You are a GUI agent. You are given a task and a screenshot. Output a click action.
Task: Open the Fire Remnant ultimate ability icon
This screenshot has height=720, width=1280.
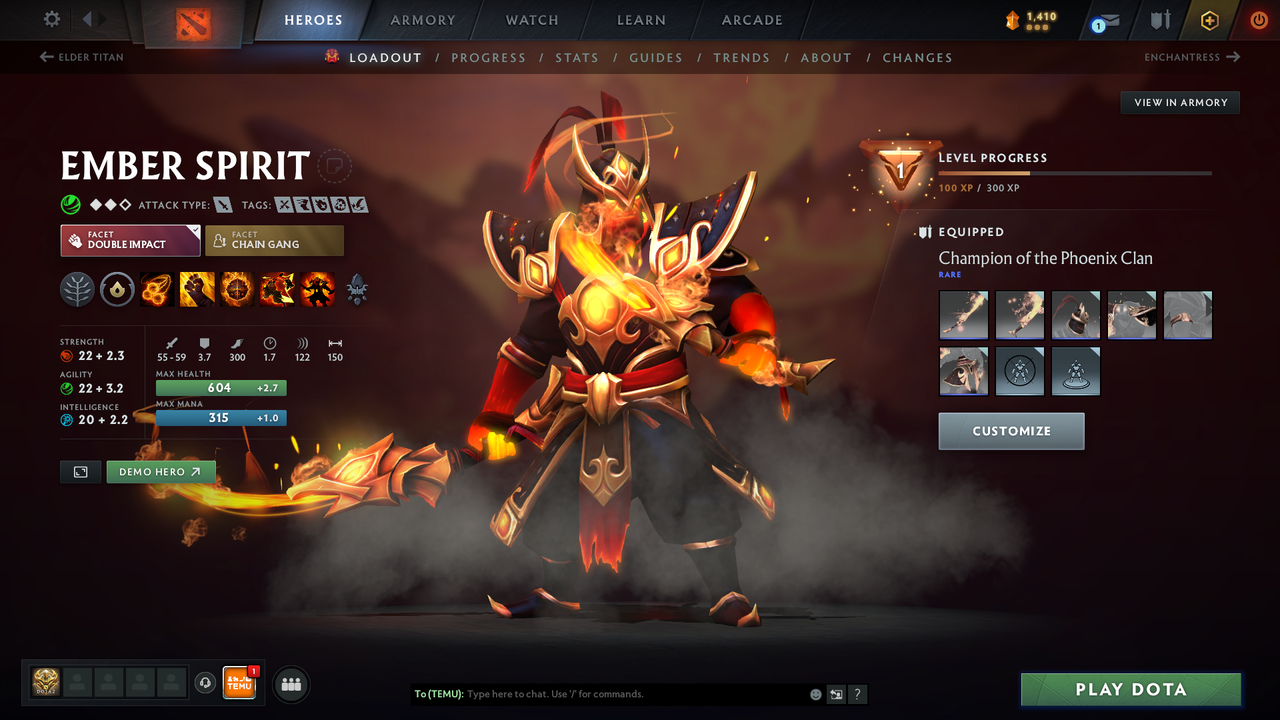[x=317, y=289]
